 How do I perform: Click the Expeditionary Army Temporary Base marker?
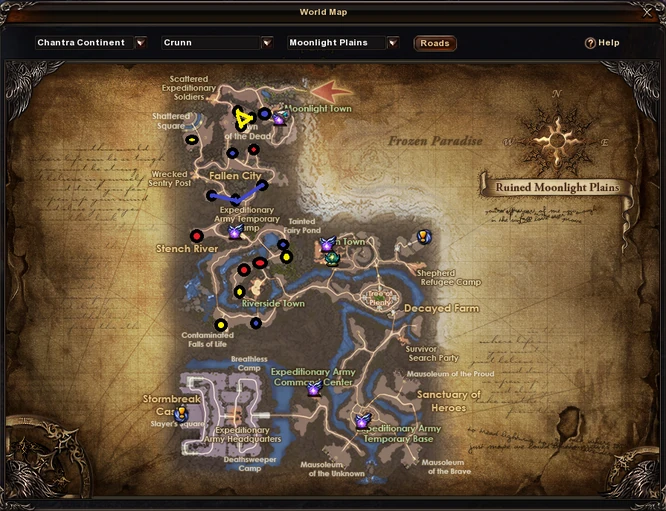tap(362, 422)
